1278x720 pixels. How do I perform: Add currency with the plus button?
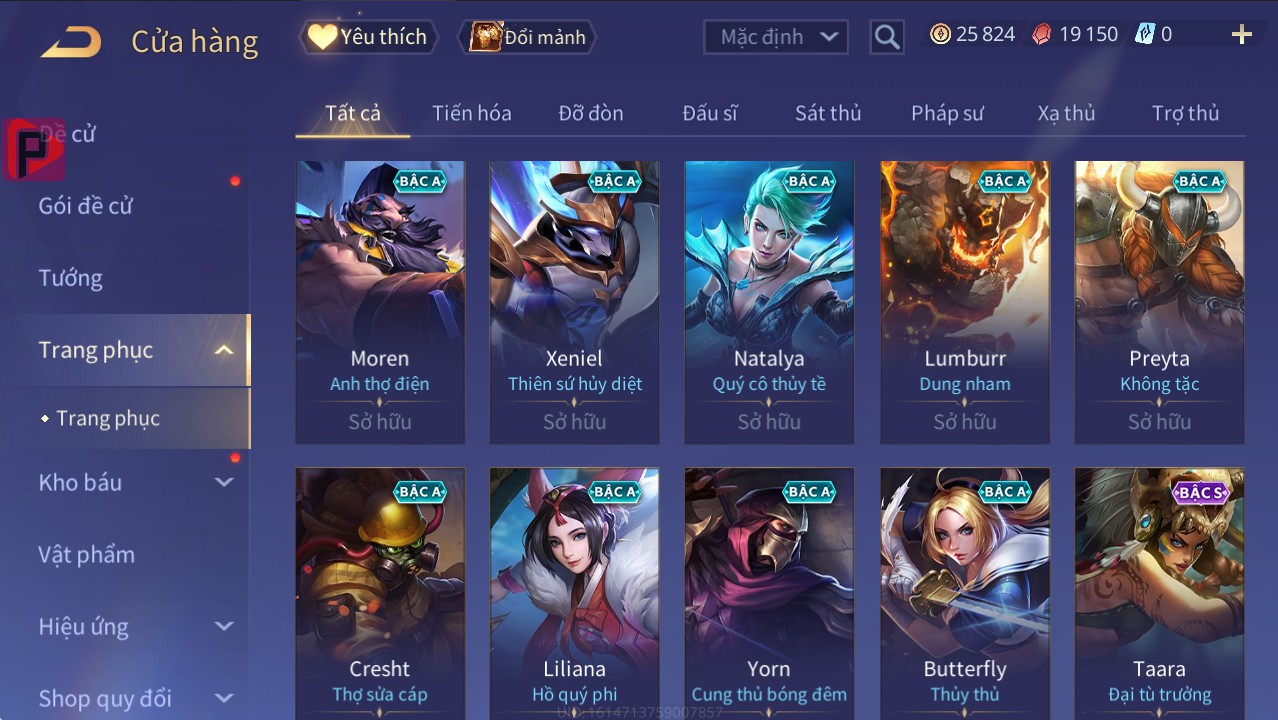coord(1241,35)
